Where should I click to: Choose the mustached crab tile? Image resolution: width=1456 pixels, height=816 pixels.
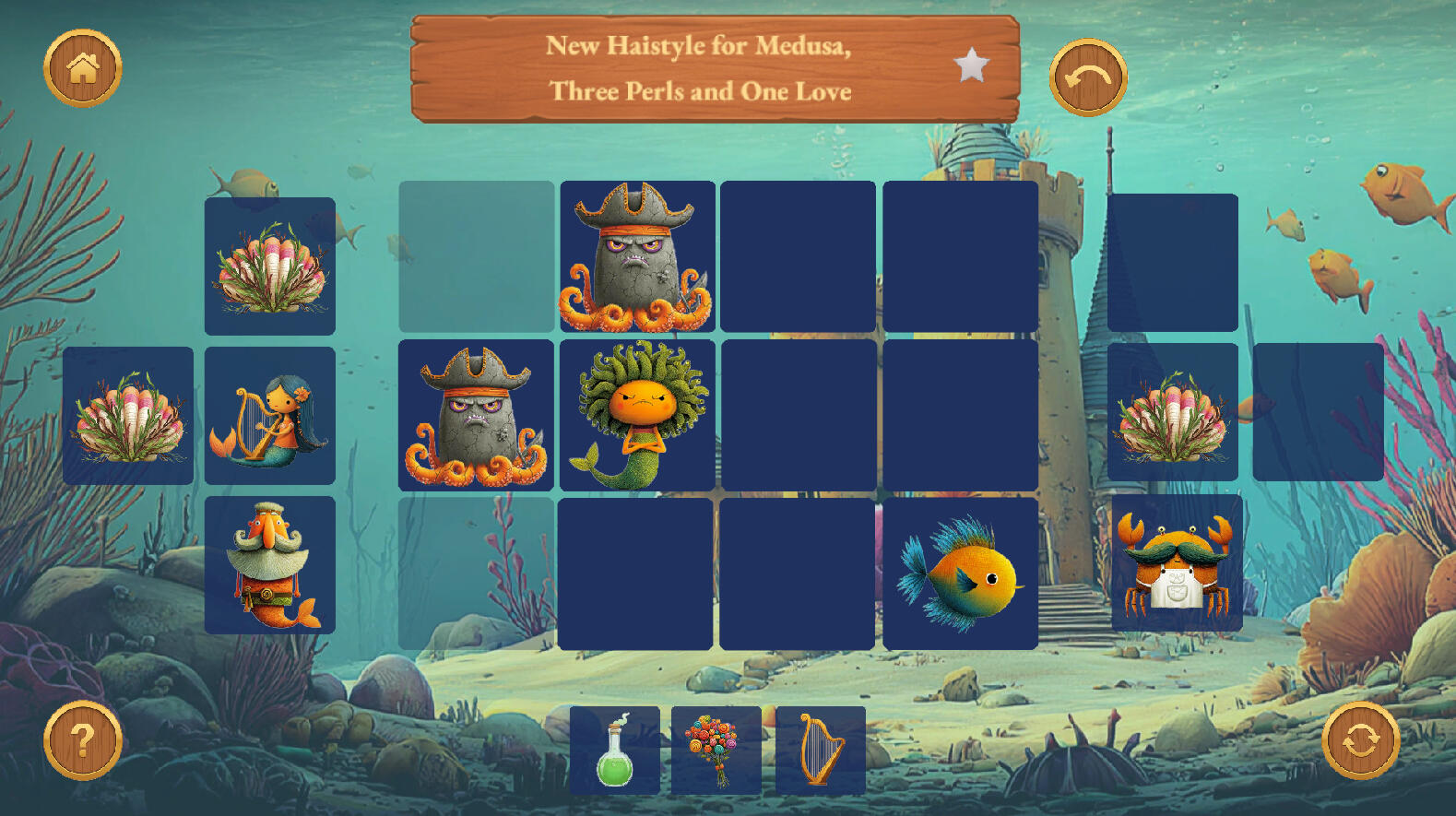point(1176,563)
